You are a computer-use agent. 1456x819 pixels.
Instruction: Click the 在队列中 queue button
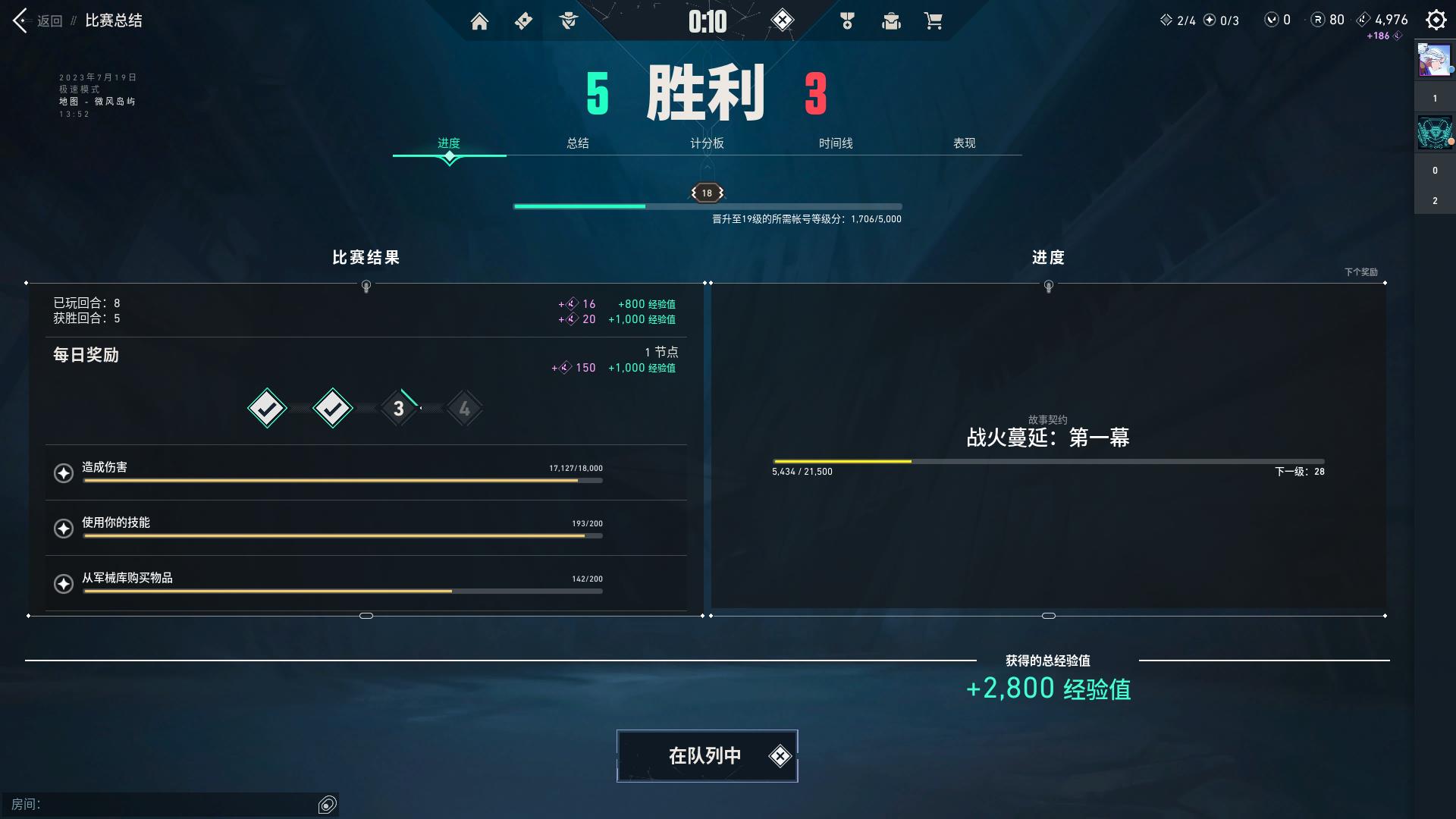[706, 755]
